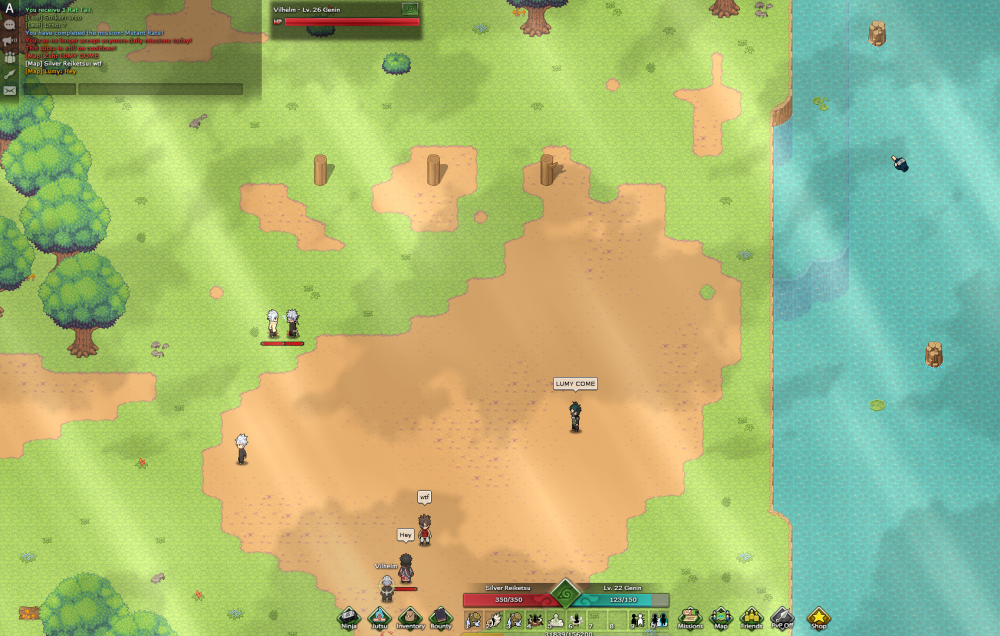Viewport: 1000px width, 636px height.
Task: Click the leaf symbol in Vilhelm's target frame
Action: coord(409,8)
